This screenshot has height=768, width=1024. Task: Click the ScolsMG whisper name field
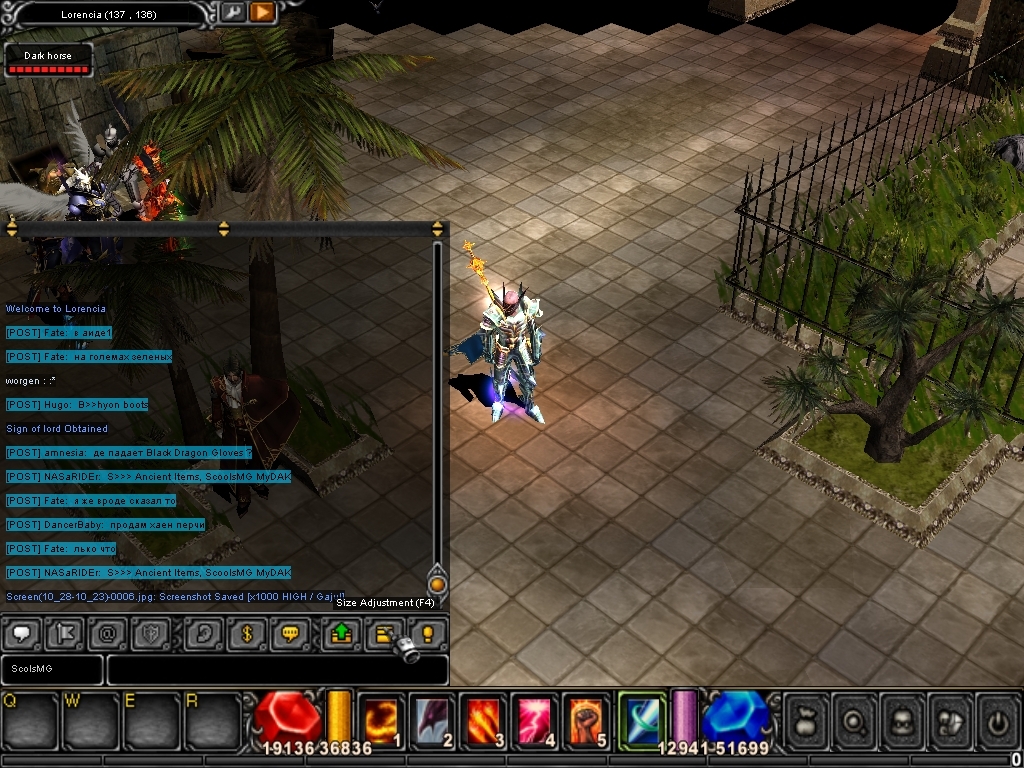[x=51, y=669]
